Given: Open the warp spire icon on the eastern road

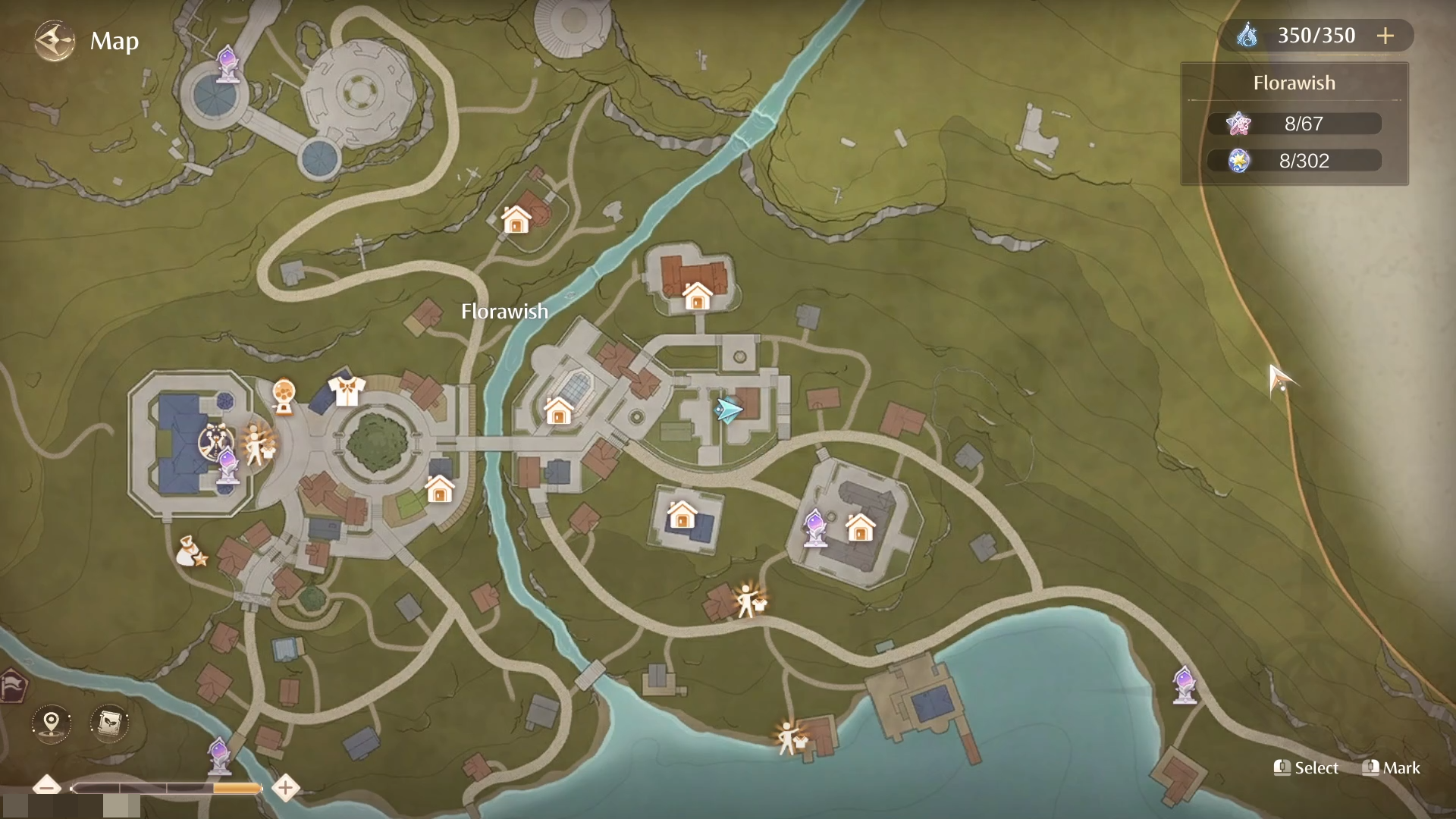Looking at the screenshot, I should click(1183, 684).
